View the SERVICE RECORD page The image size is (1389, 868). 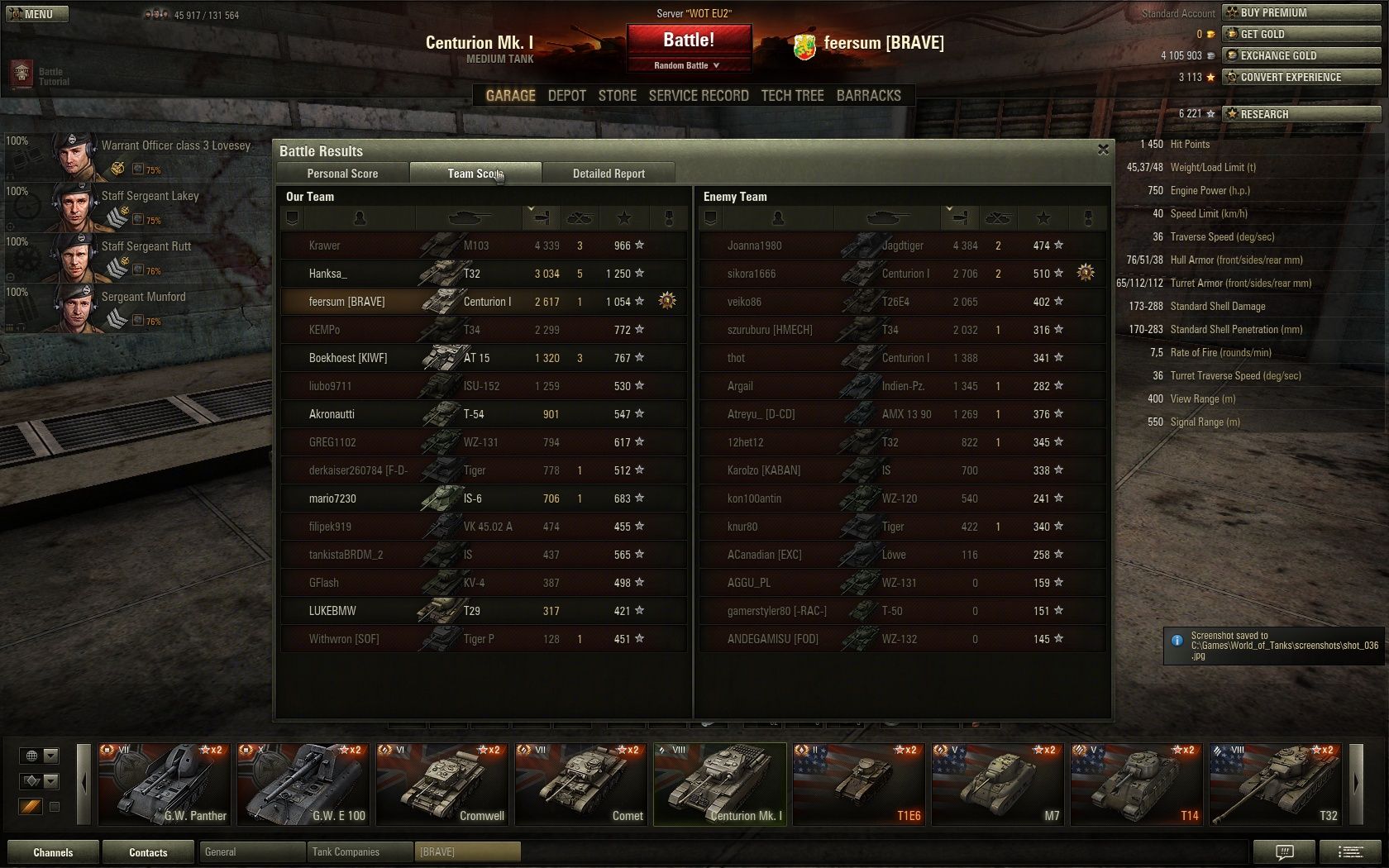[699, 96]
